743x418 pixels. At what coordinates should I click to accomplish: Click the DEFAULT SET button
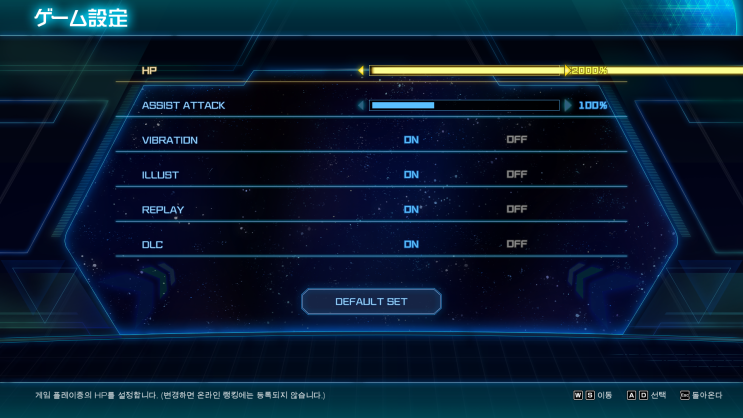[x=371, y=301]
